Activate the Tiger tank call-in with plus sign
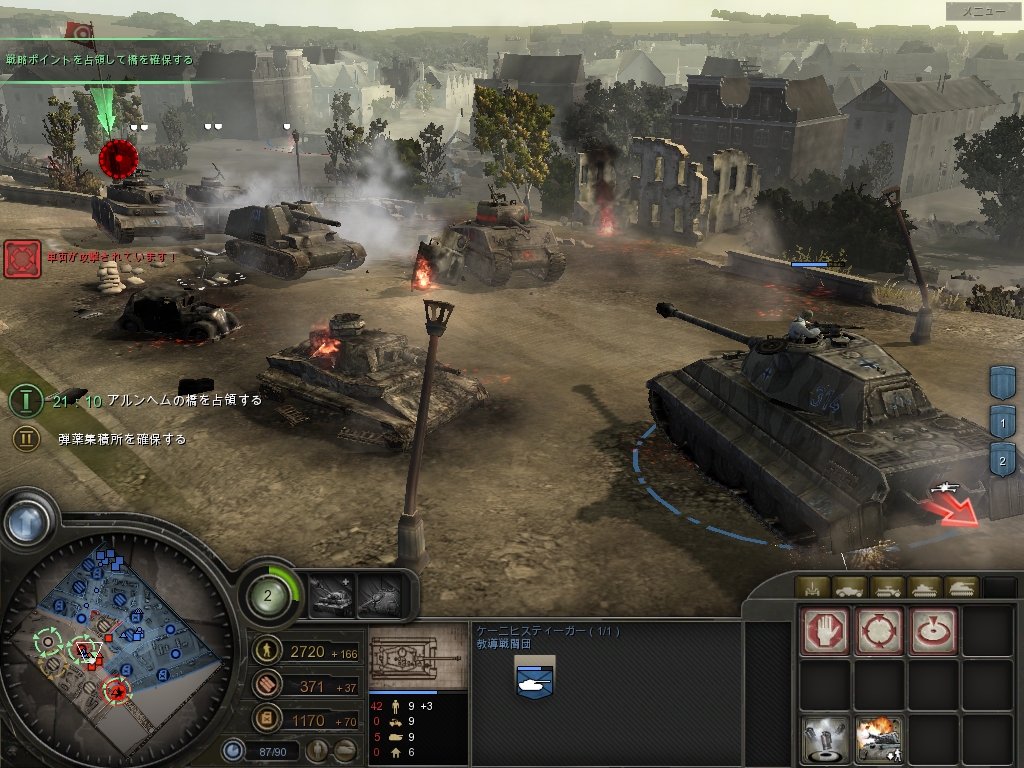This screenshot has height=768, width=1024. (331, 597)
